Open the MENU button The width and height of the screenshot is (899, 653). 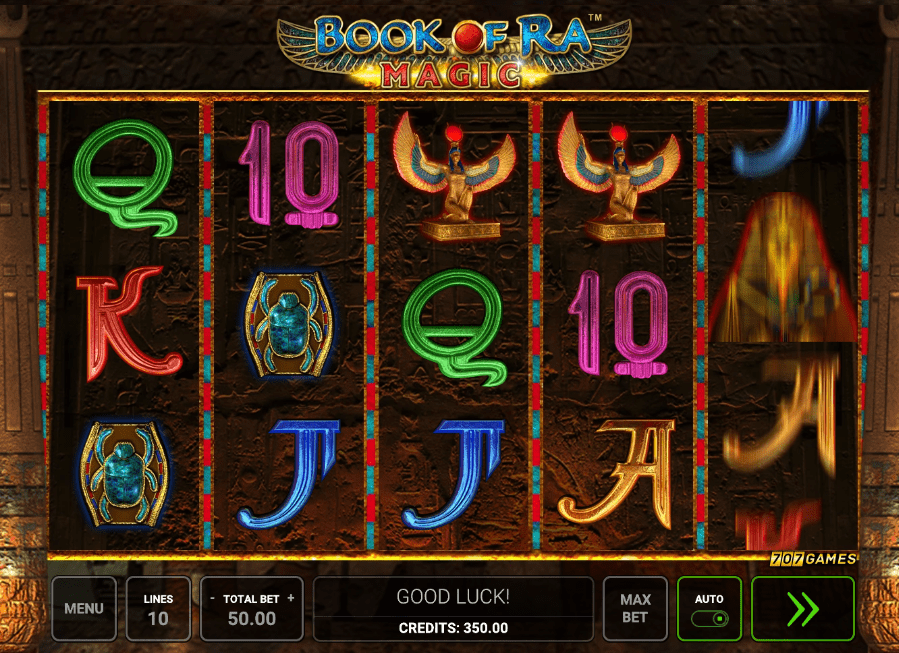point(84,608)
